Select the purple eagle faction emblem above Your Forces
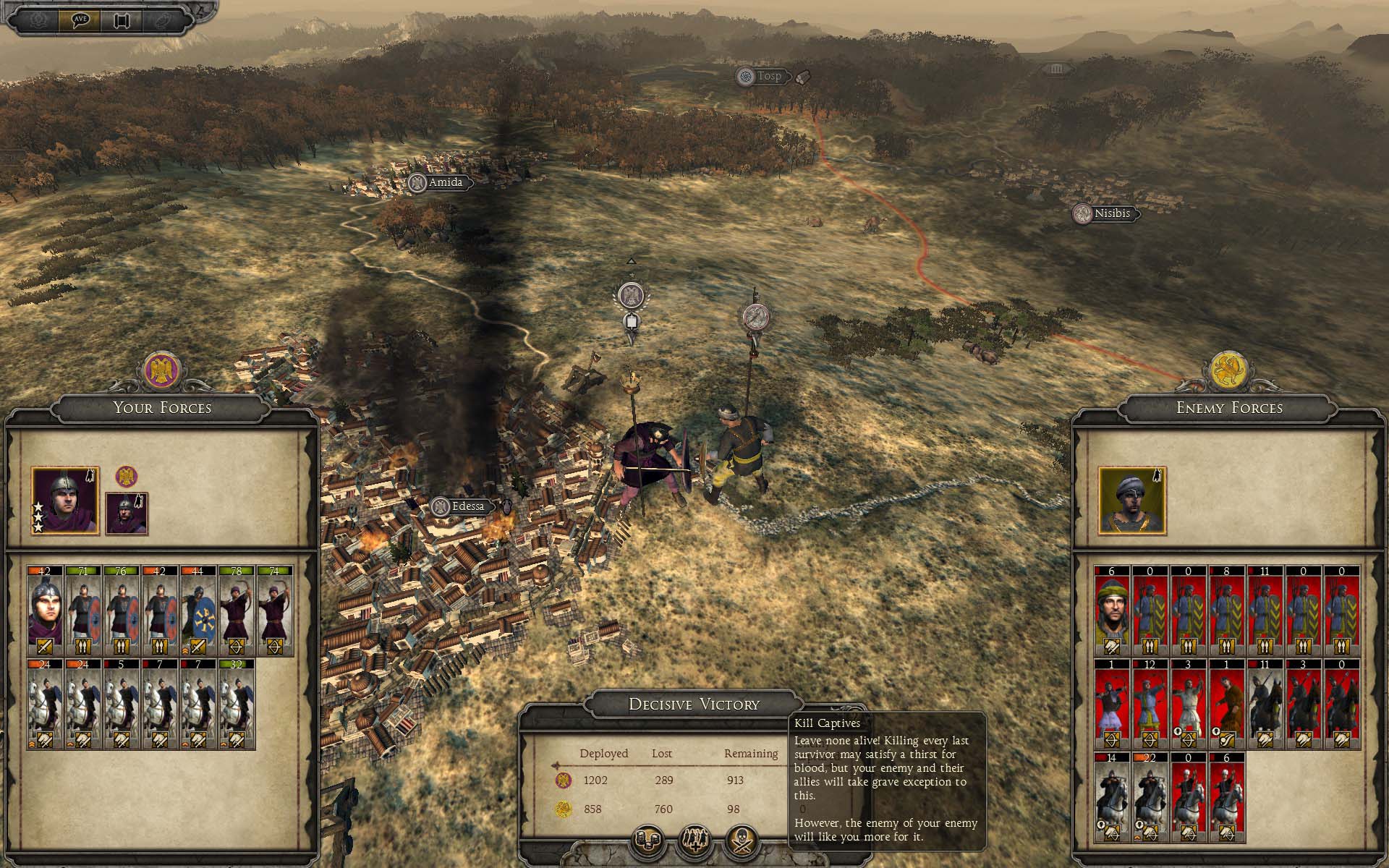This screenshot has height=868, width=1389. [161, 371]
